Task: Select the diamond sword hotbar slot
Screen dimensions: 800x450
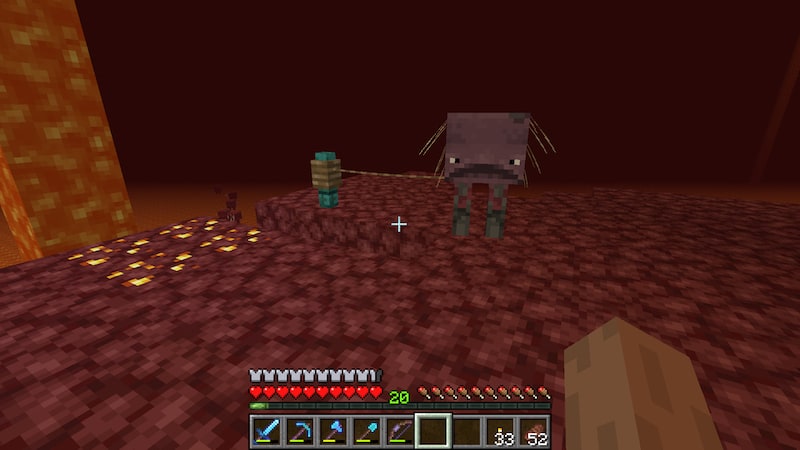Action: 266,431
